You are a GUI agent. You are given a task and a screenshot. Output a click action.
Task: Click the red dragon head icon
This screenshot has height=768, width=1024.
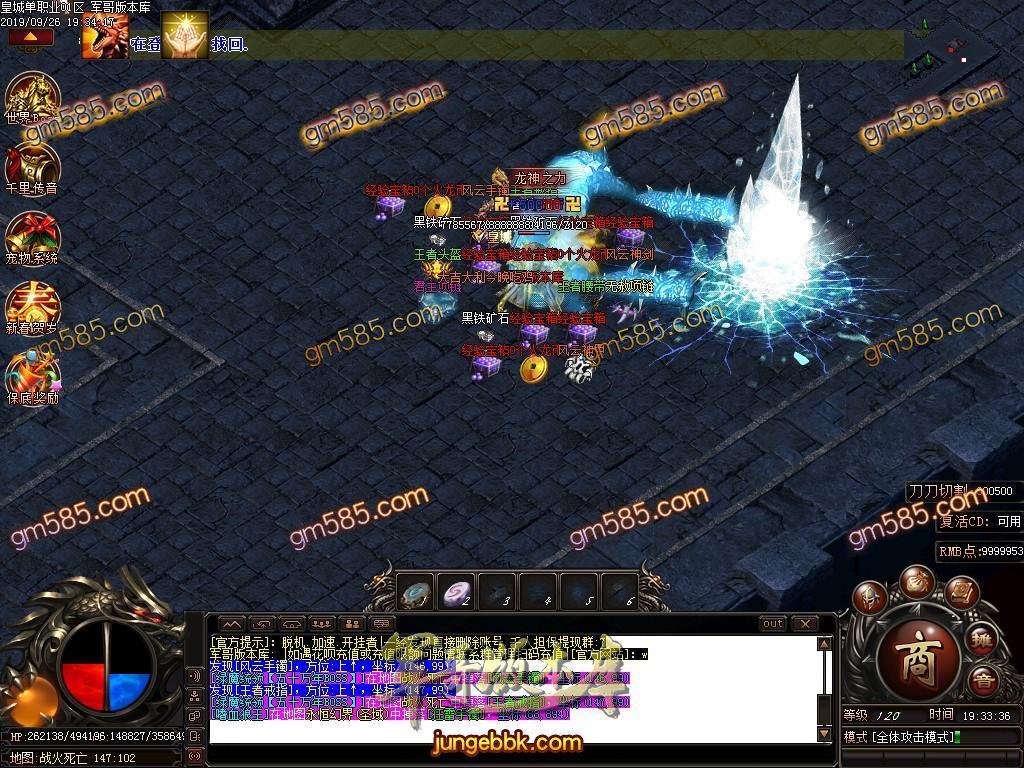[104, 37]
